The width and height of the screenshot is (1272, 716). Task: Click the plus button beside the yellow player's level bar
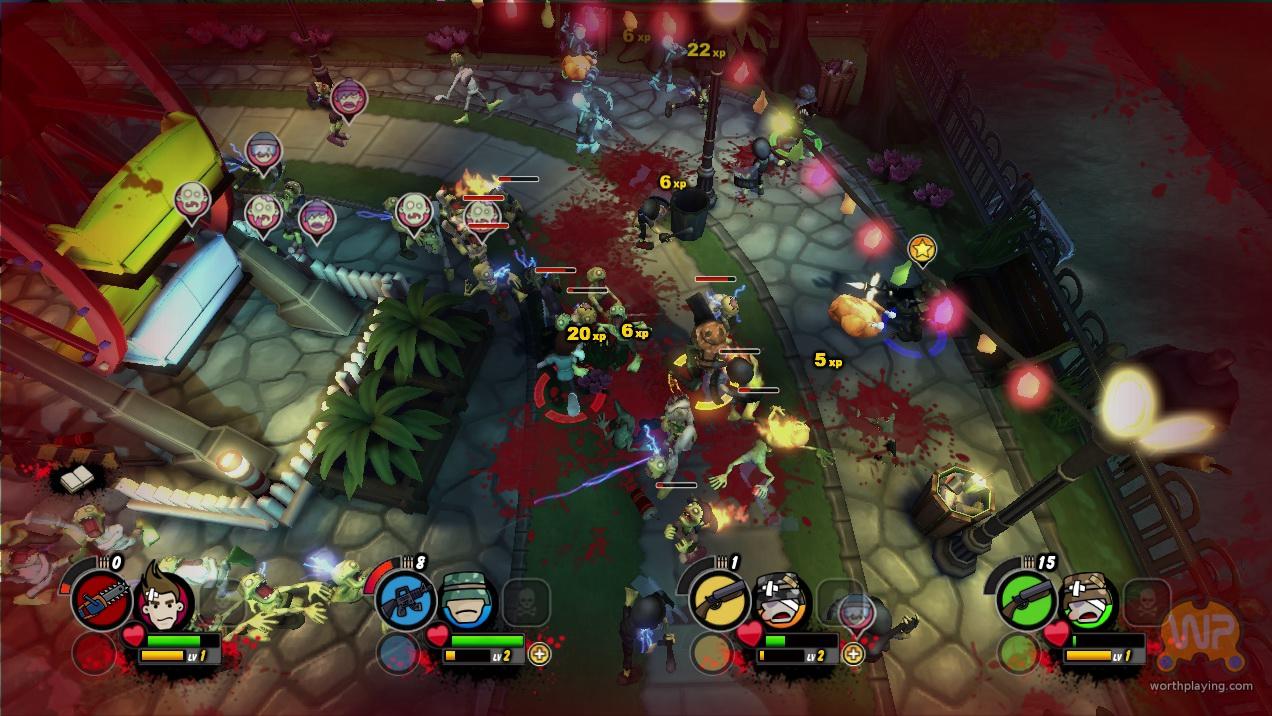click(853, 655)
